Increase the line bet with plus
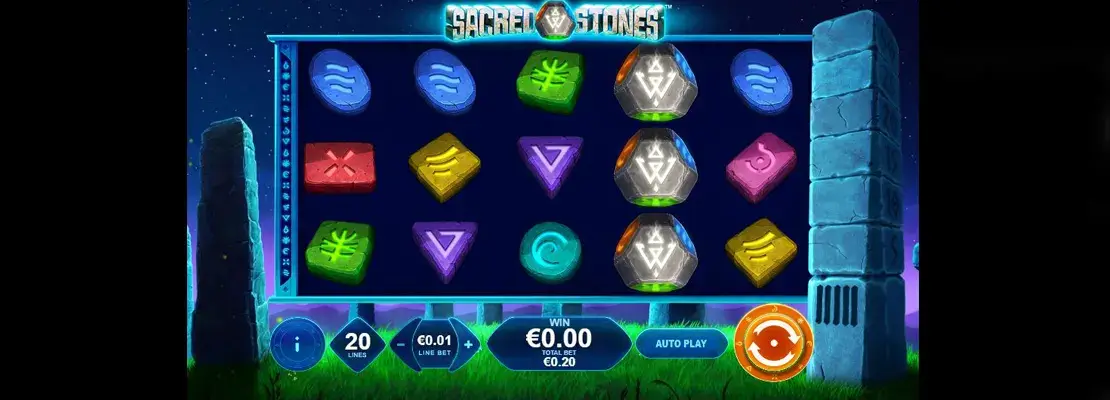Screen dimensions: 1110x400 tap(468, 343)
